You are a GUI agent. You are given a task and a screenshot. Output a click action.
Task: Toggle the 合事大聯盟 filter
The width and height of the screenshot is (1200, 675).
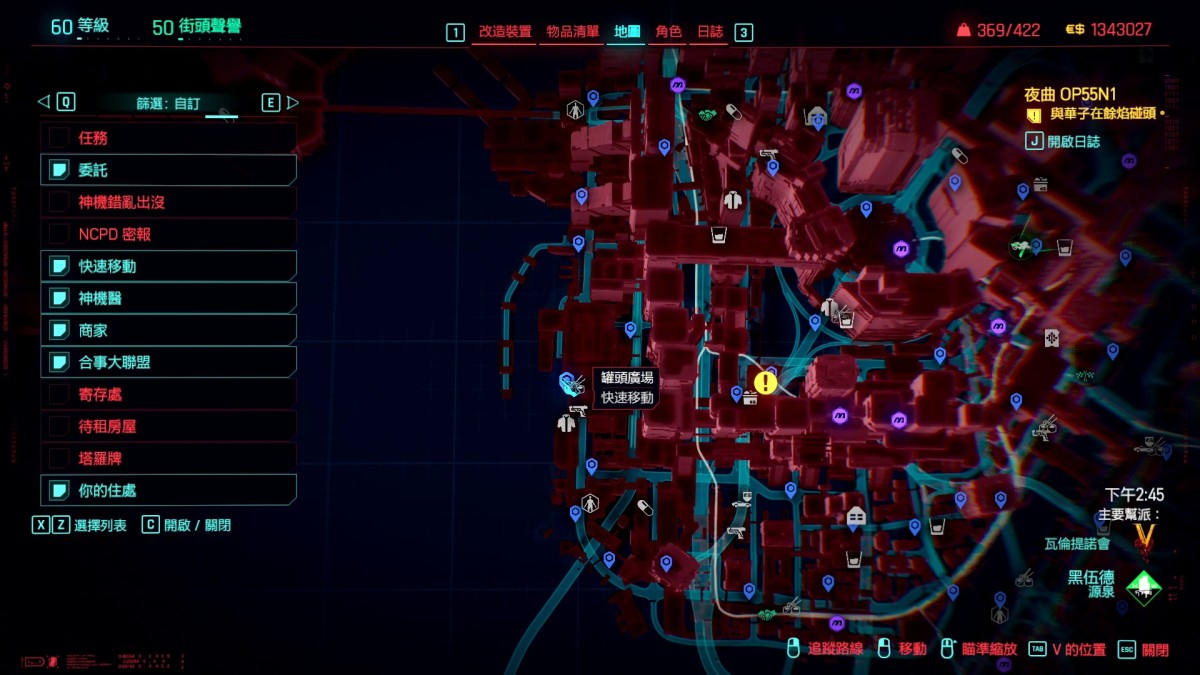coord(168,362)
